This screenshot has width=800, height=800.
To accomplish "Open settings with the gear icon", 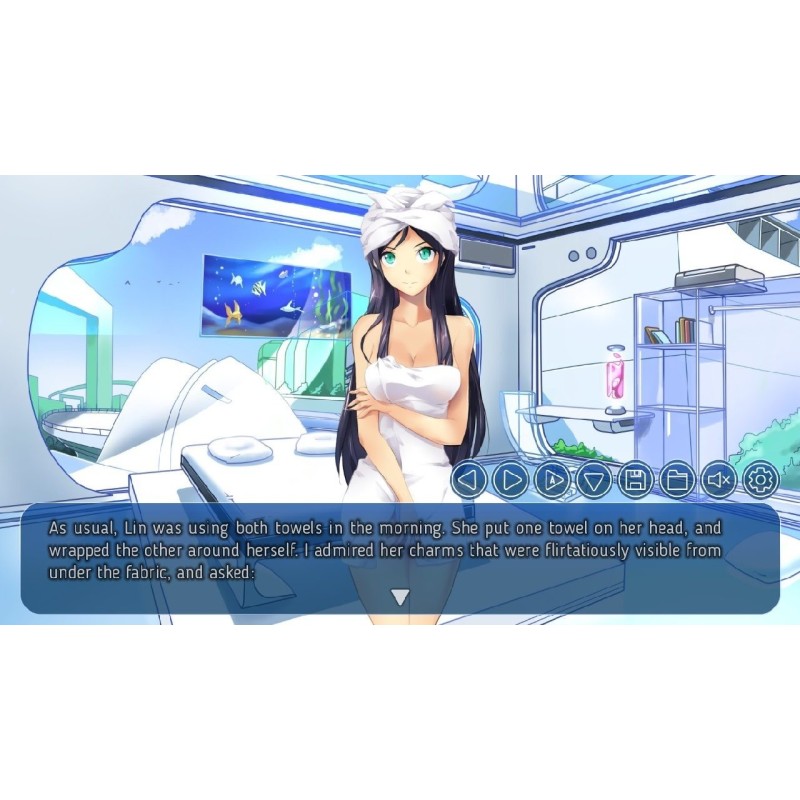I will click(760, 481).
